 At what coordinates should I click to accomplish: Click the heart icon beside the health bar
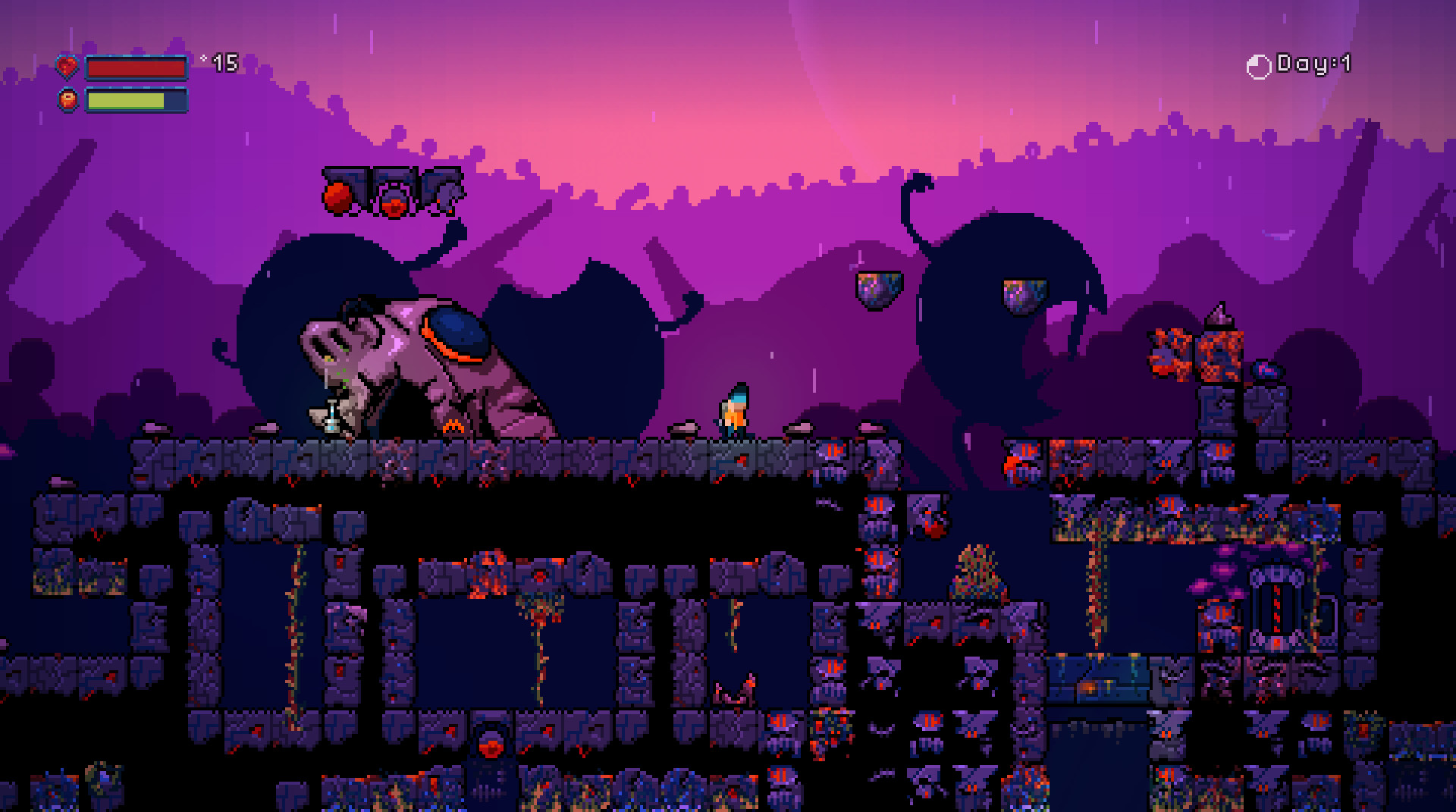[x=67, y=67]
